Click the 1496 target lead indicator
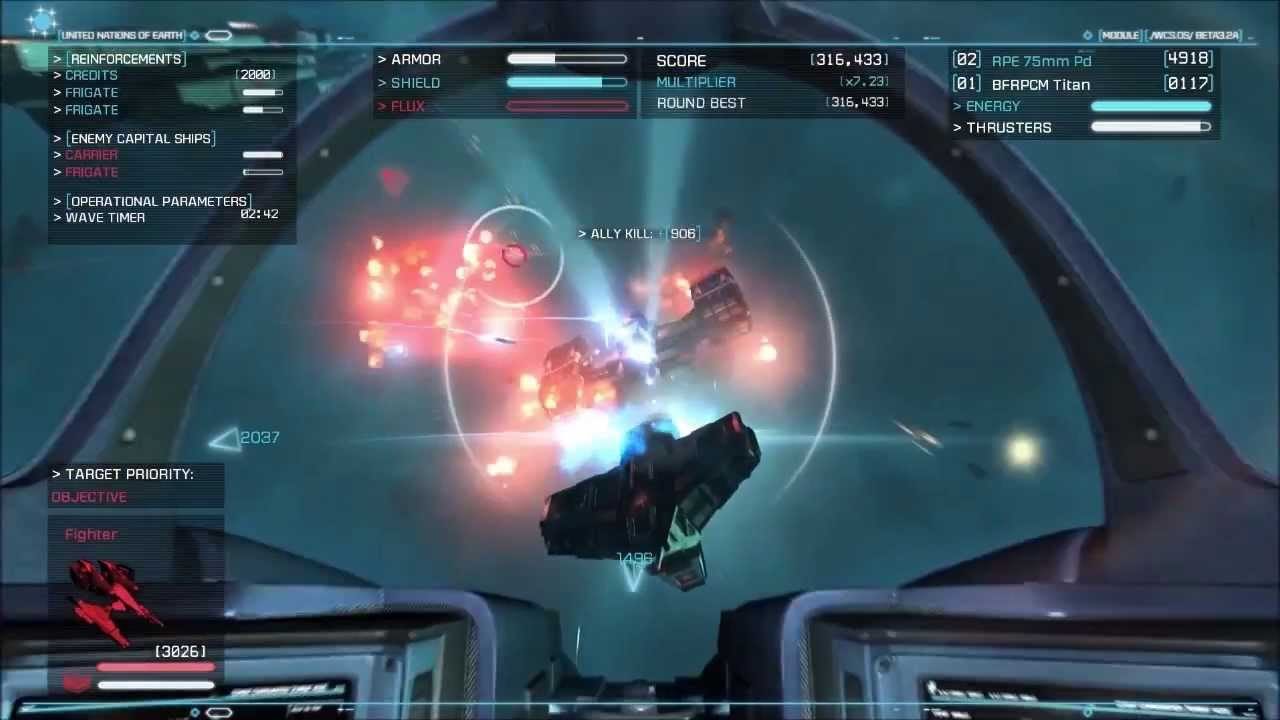This screenshot has width=1280, height=720. tap(634, 557)
